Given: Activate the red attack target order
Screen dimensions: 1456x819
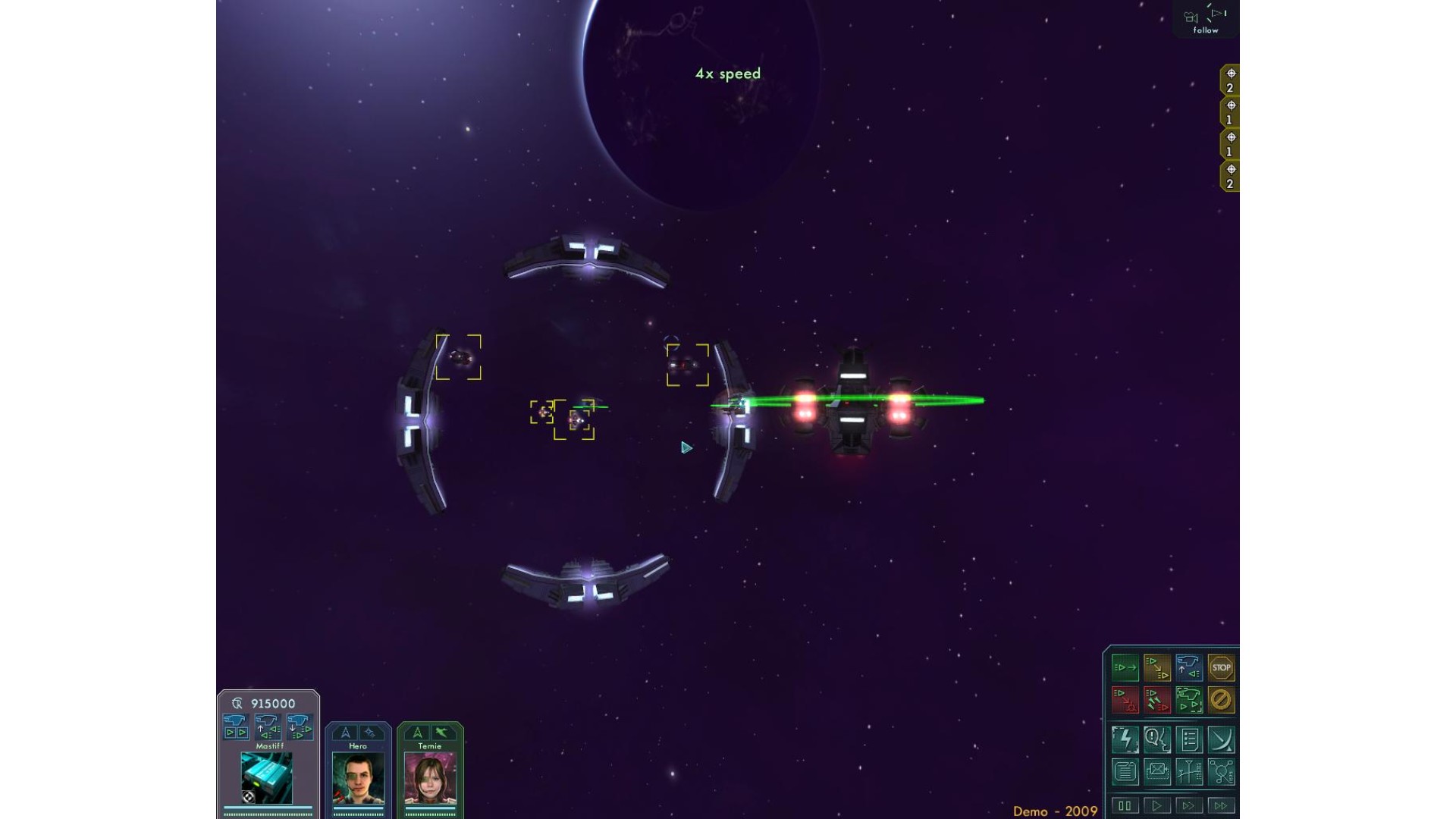Looking at the screenshot, I should coord(1125,700).
